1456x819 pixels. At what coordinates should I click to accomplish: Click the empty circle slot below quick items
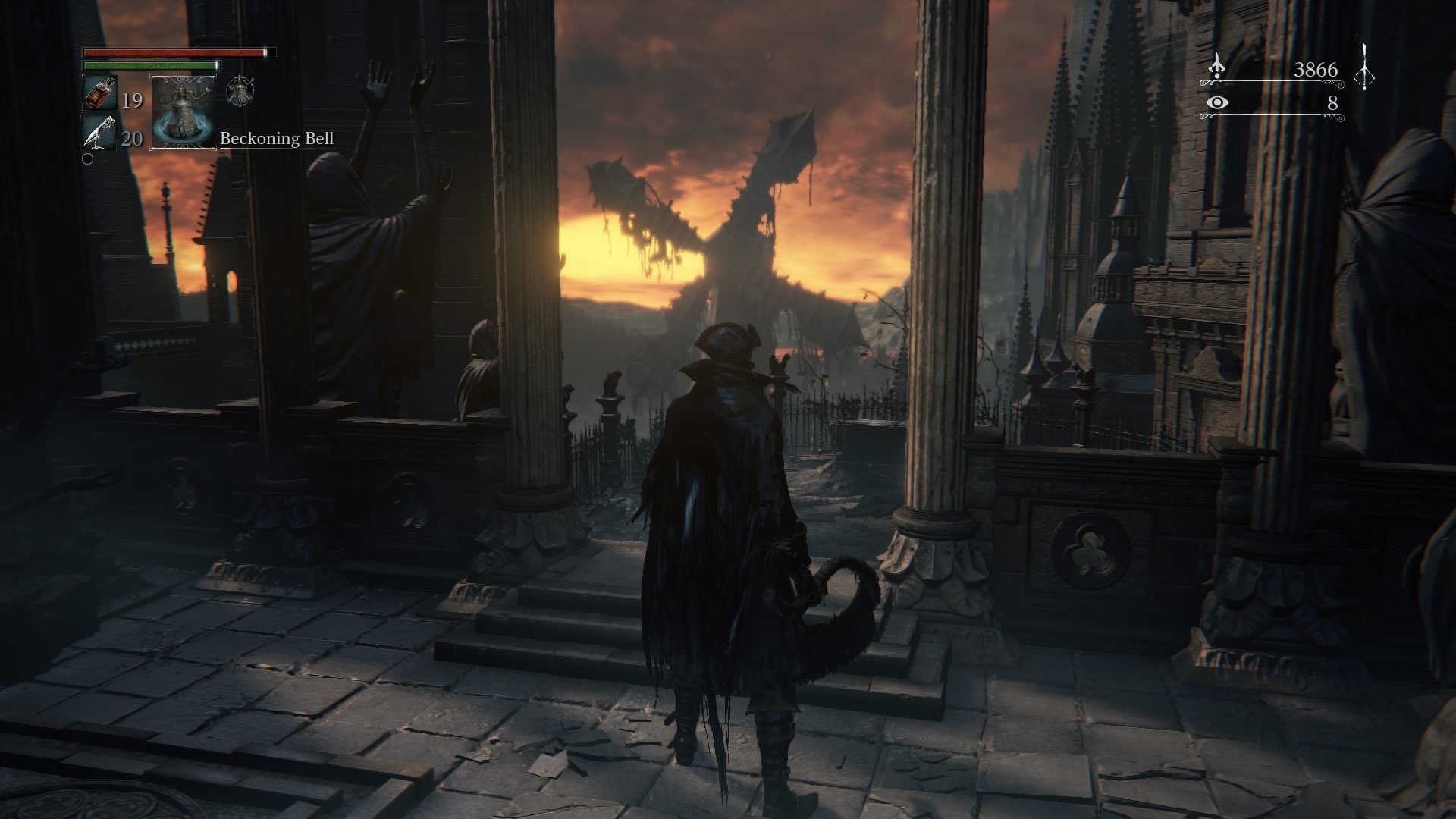[89, 159]
